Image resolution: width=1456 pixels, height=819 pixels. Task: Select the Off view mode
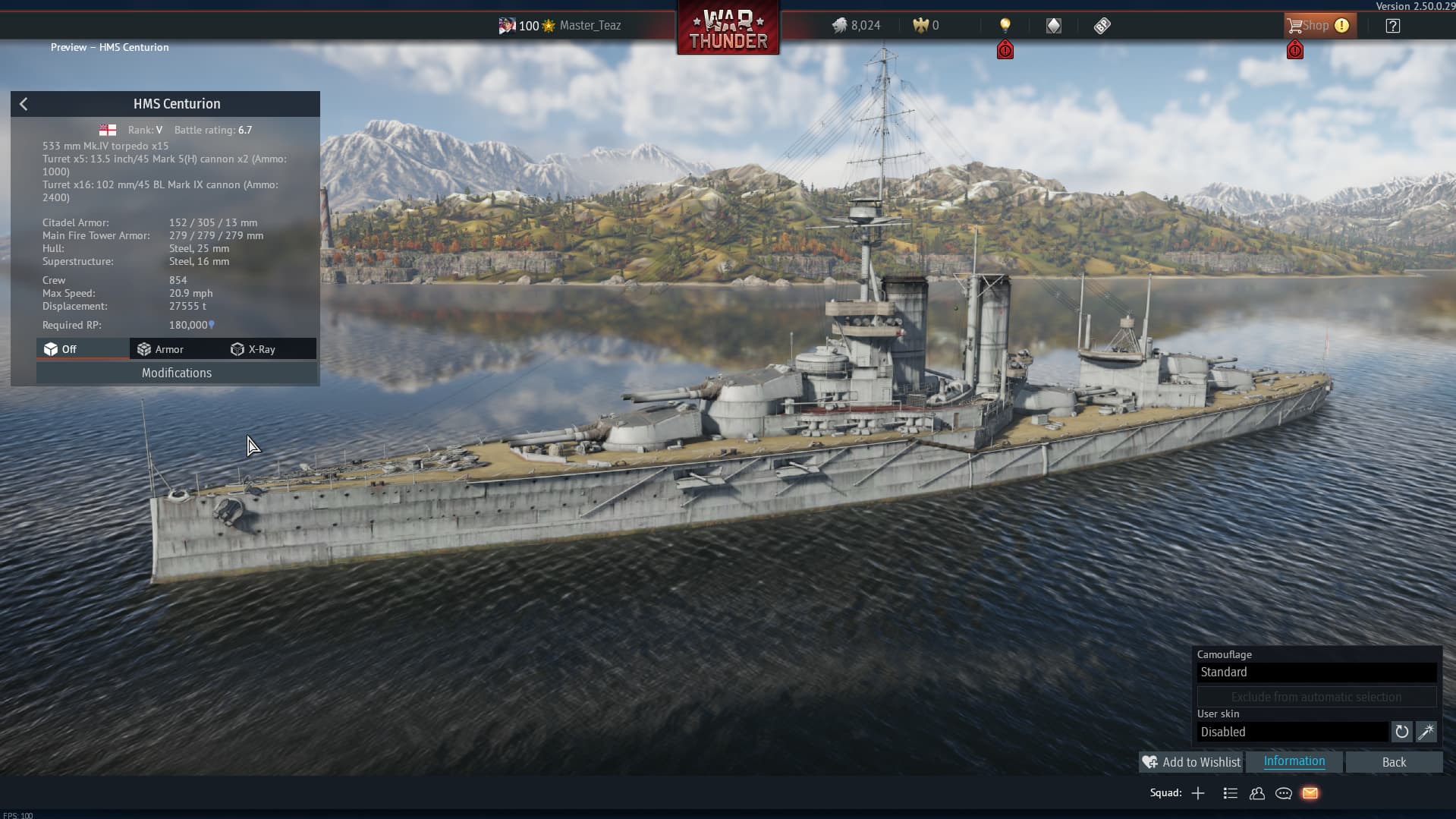(x=61, y=349)
